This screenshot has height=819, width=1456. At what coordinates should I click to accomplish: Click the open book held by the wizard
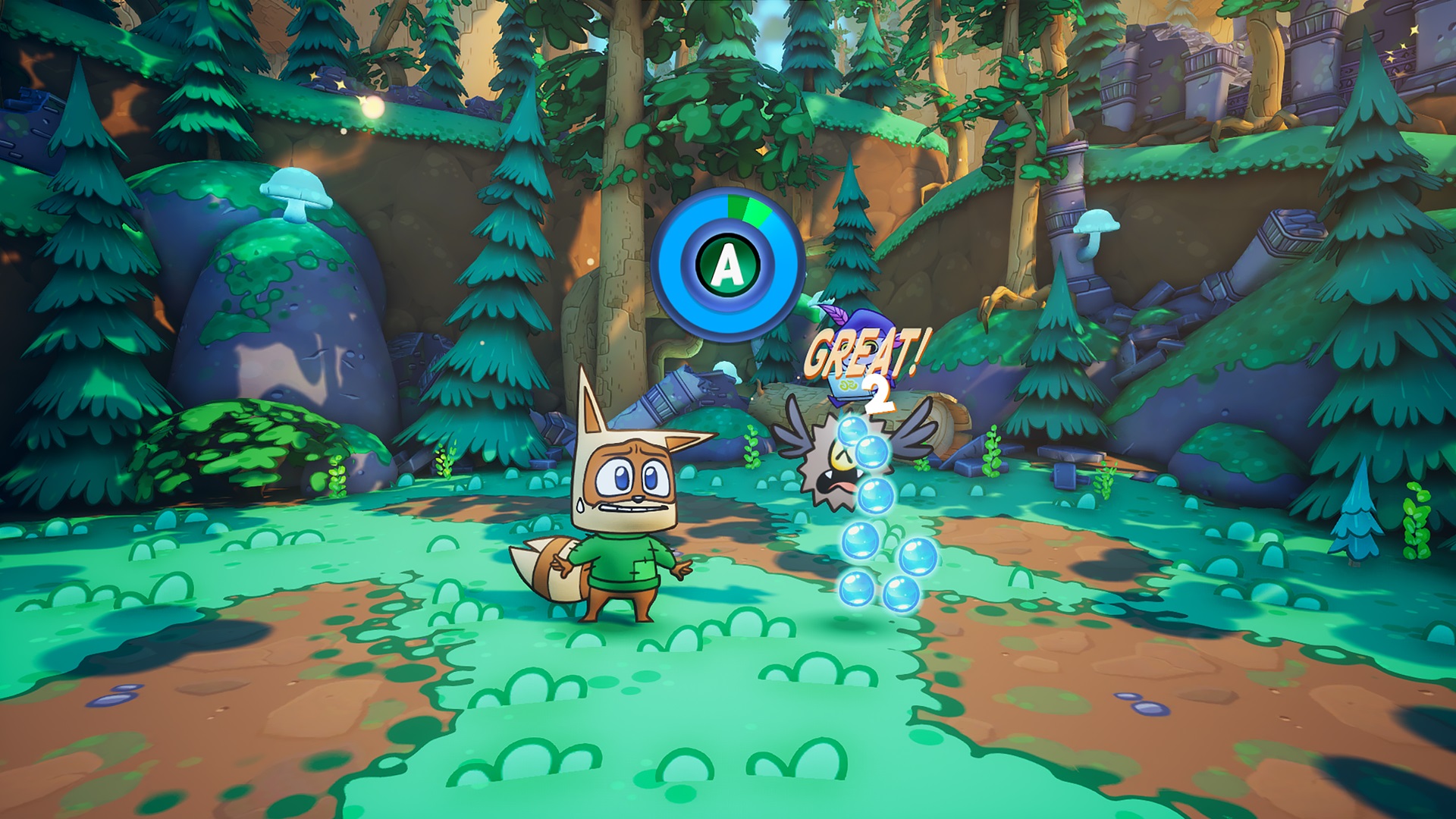pos(849,386)
